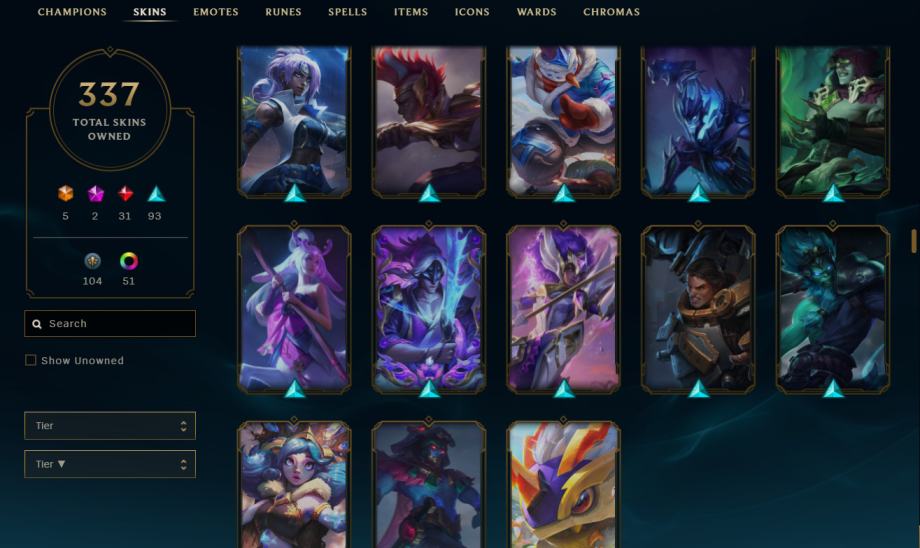View the Chromas tab

click(x=611, y=12)
